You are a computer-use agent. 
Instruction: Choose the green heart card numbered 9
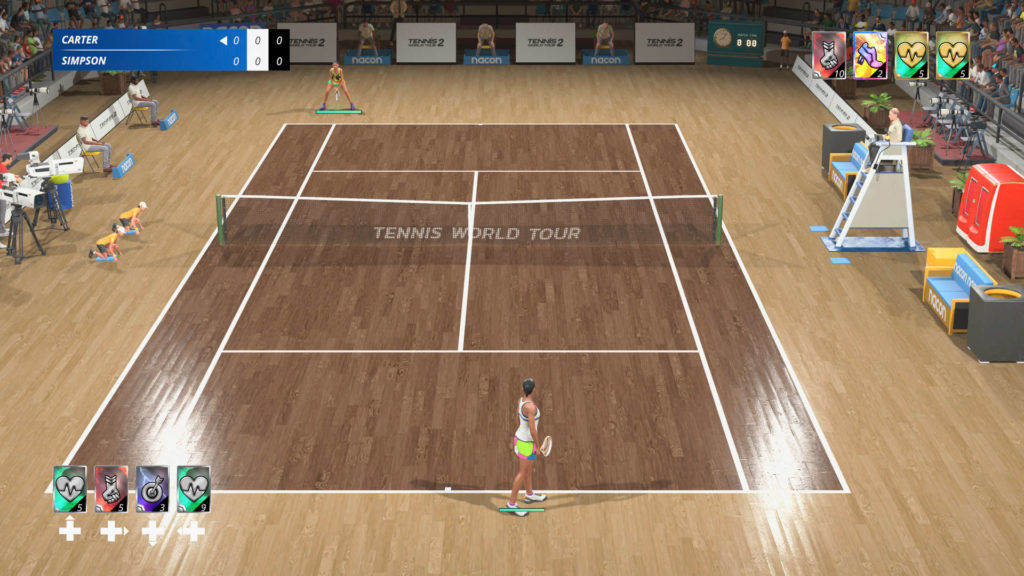[193, 489]
